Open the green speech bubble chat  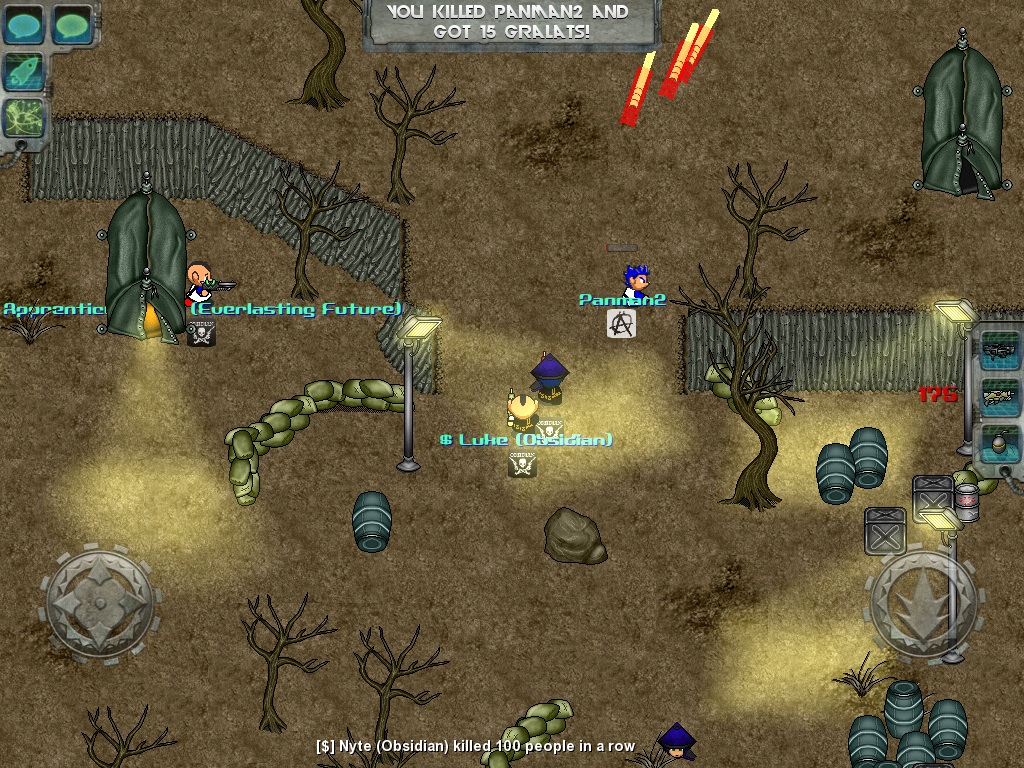point(71,24)
